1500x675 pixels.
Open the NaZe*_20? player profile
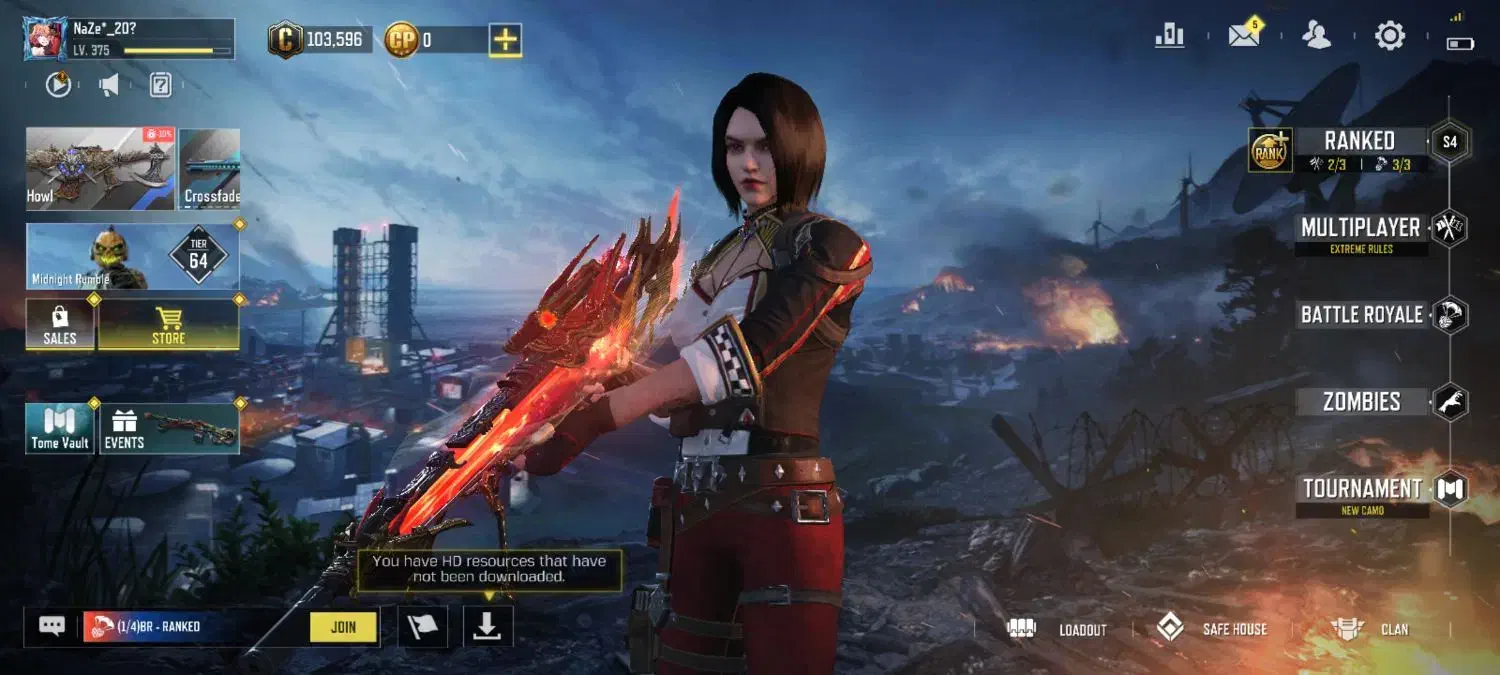tap(128, 38)
